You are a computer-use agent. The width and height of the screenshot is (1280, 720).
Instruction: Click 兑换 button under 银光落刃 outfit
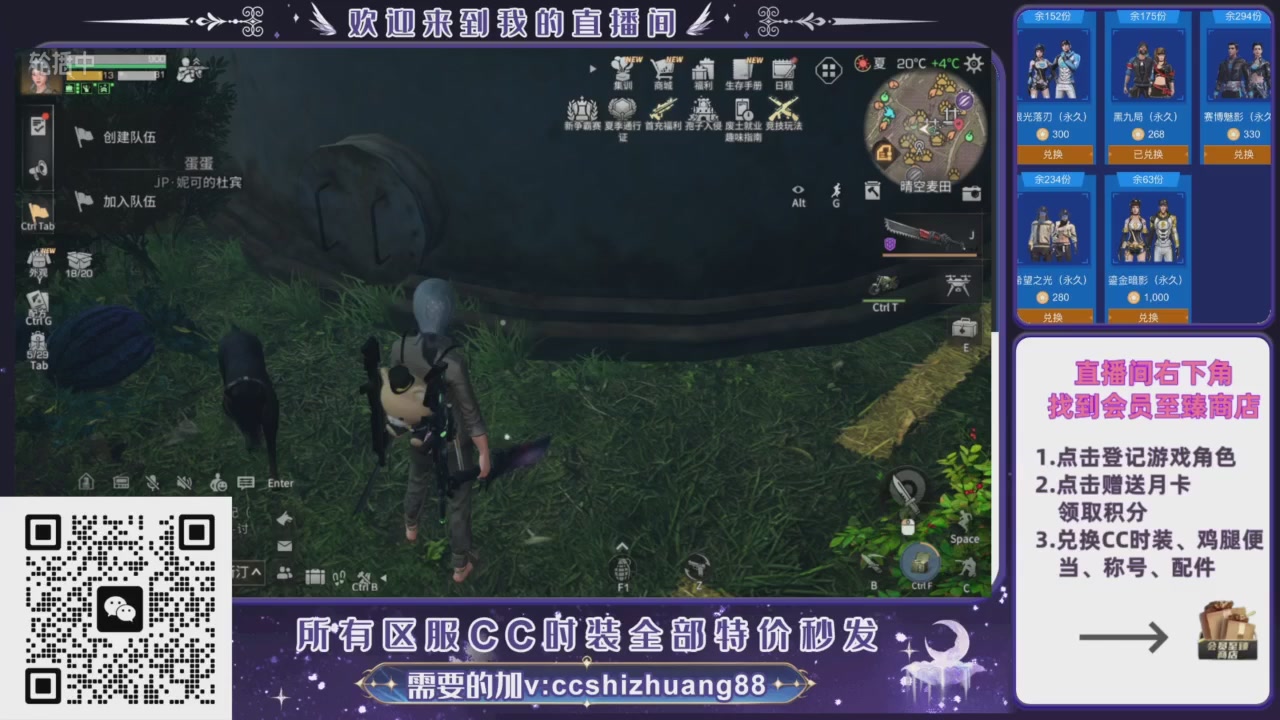(1053, 154)
